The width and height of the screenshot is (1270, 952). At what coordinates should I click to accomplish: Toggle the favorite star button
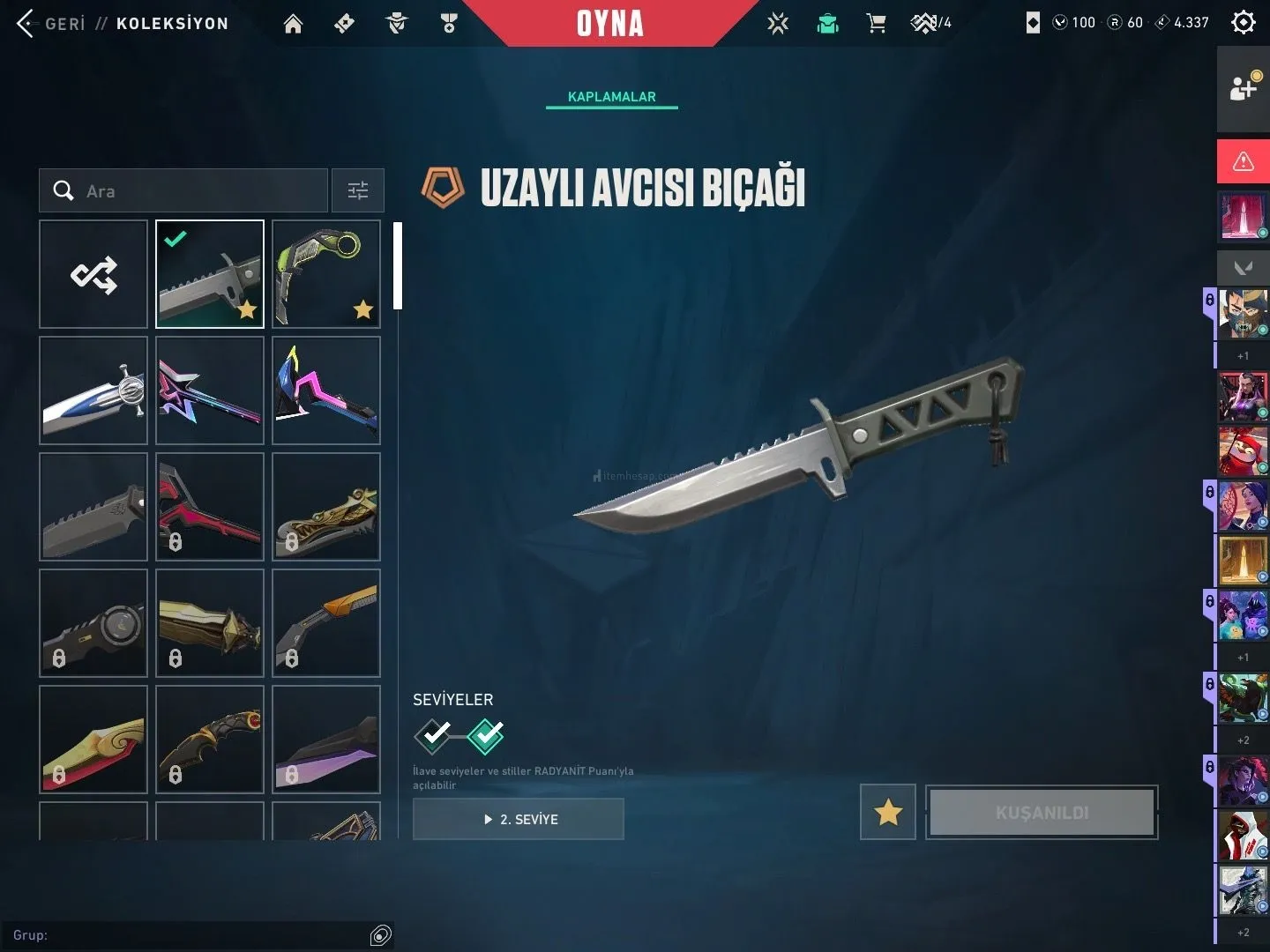pyautogui.click(x=887, y=812)
